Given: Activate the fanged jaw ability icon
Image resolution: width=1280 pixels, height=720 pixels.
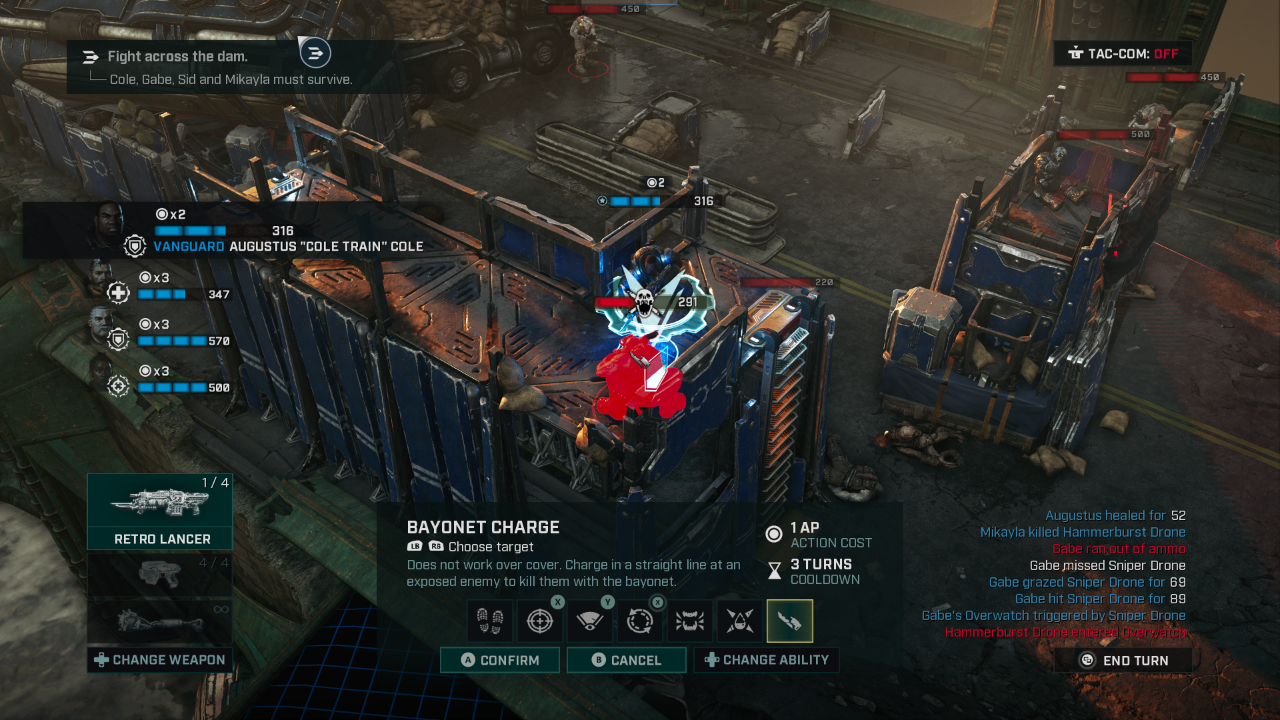Looking at the screenshot, I should pyautogui.click(x=690, y=621).
